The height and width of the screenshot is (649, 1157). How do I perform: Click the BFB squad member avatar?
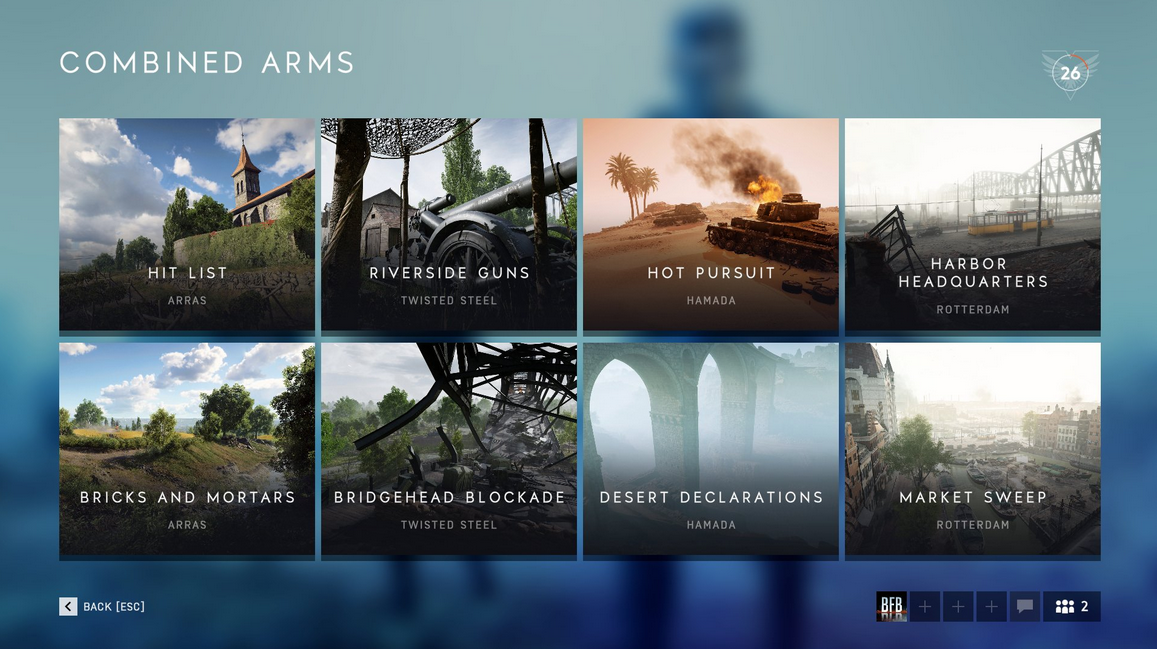891,607
